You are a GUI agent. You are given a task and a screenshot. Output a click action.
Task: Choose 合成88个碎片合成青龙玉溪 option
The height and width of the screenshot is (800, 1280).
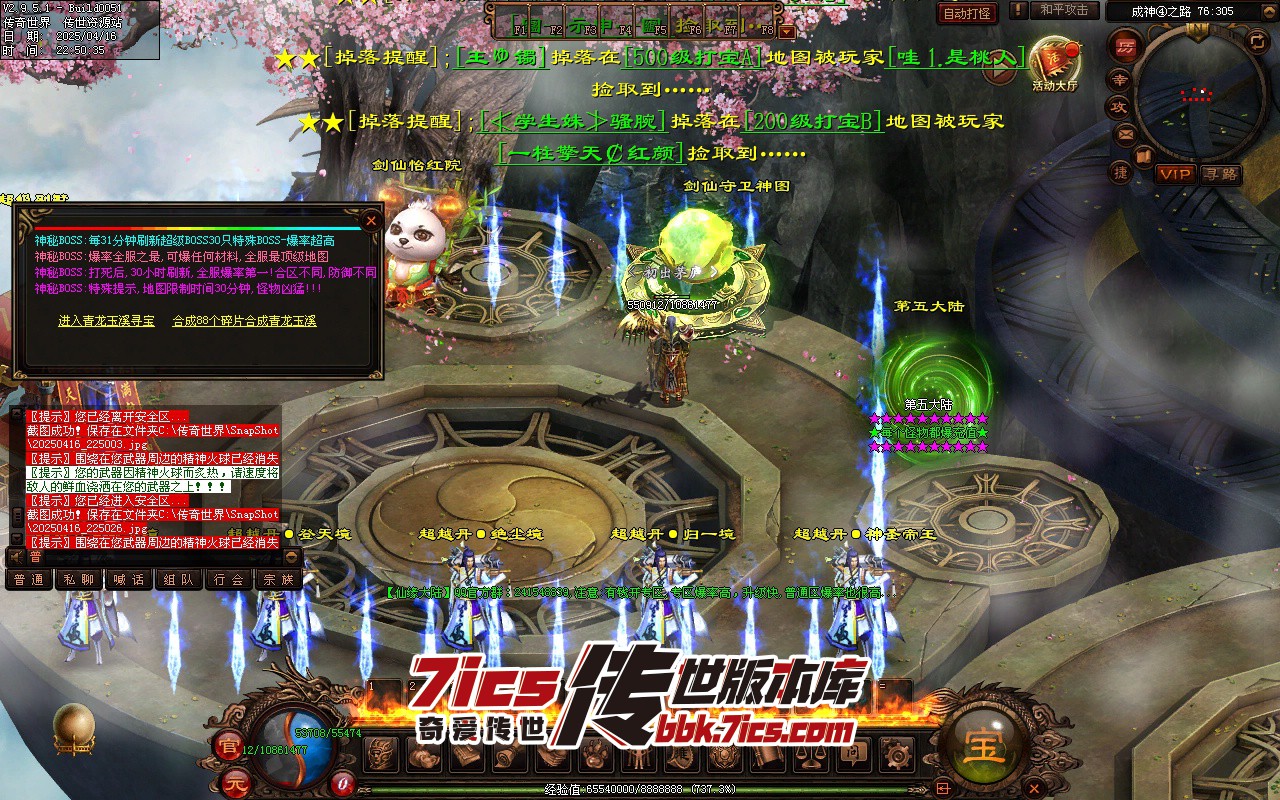(244, 321)
